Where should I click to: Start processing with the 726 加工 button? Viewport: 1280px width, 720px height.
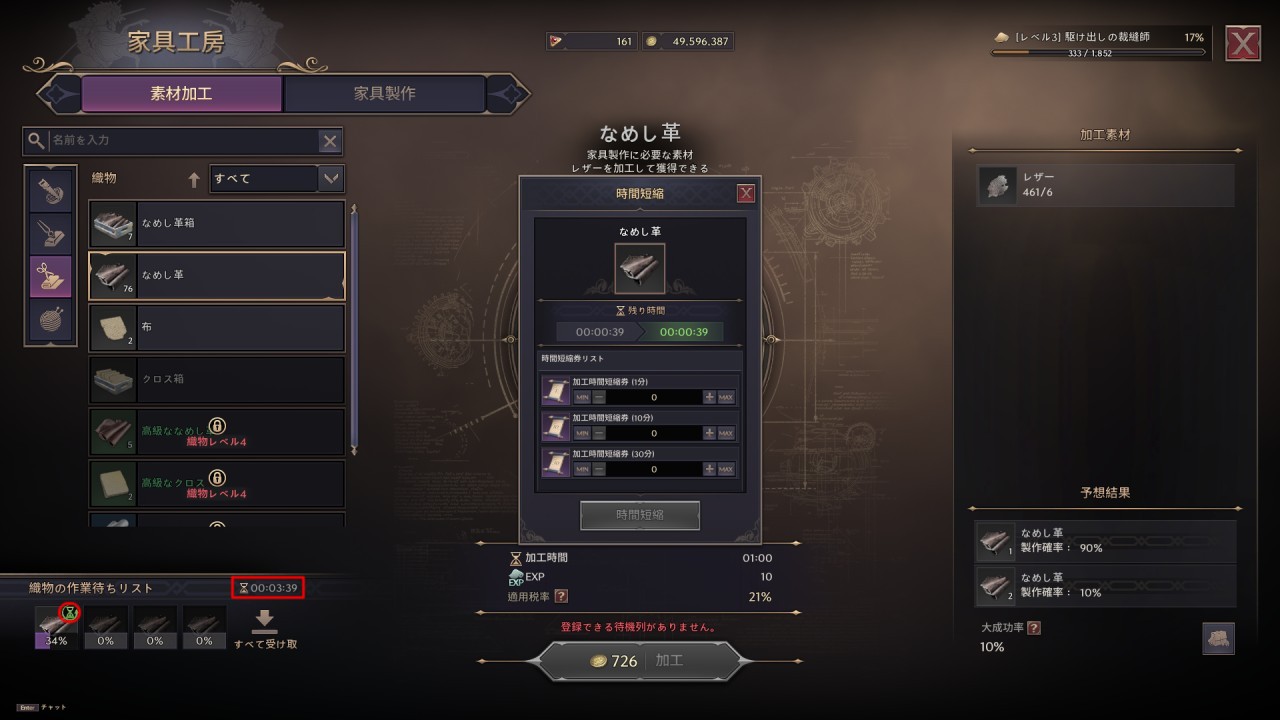point(640,661)
